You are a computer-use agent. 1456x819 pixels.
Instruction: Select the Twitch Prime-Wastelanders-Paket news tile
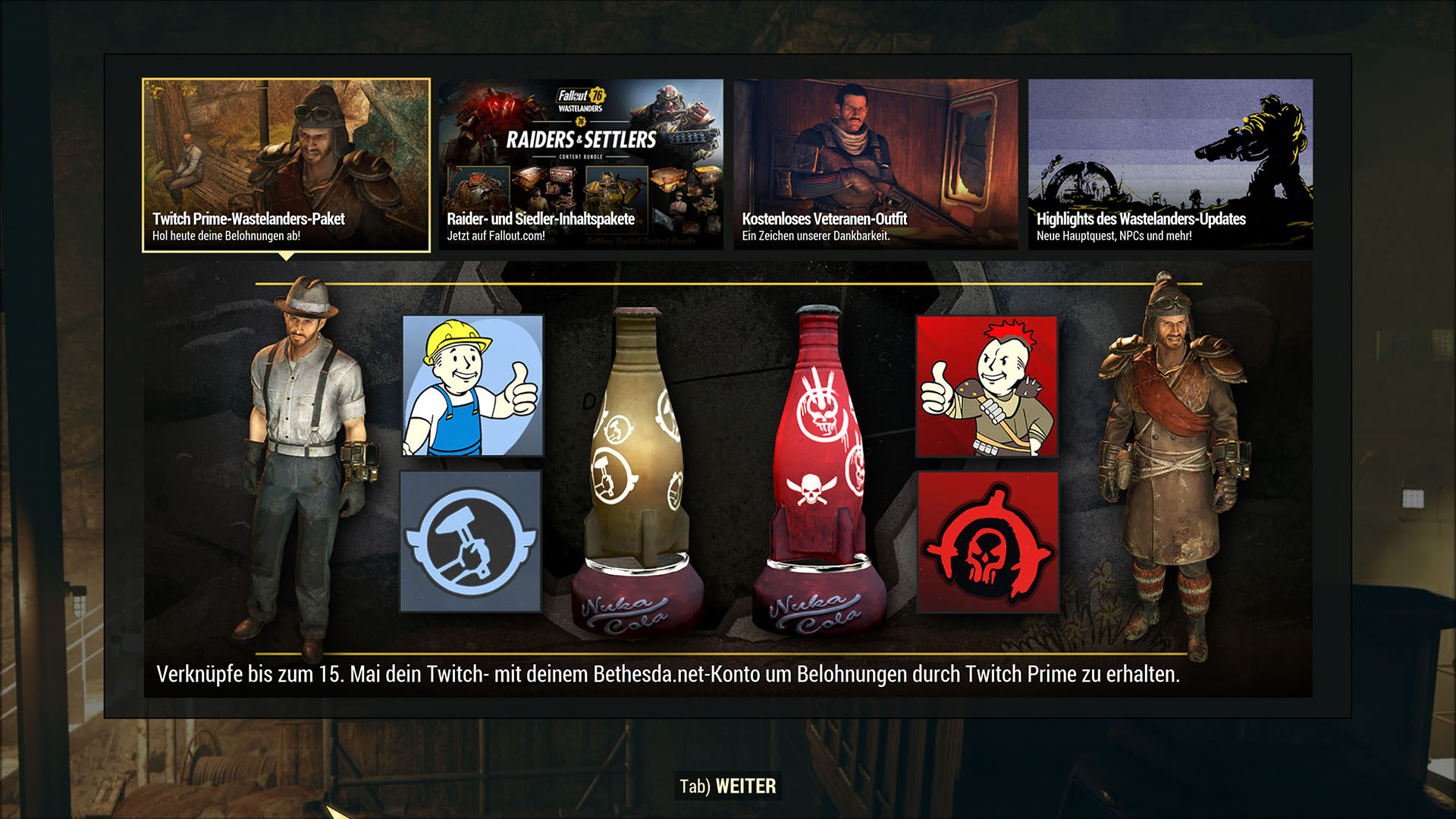286,165
